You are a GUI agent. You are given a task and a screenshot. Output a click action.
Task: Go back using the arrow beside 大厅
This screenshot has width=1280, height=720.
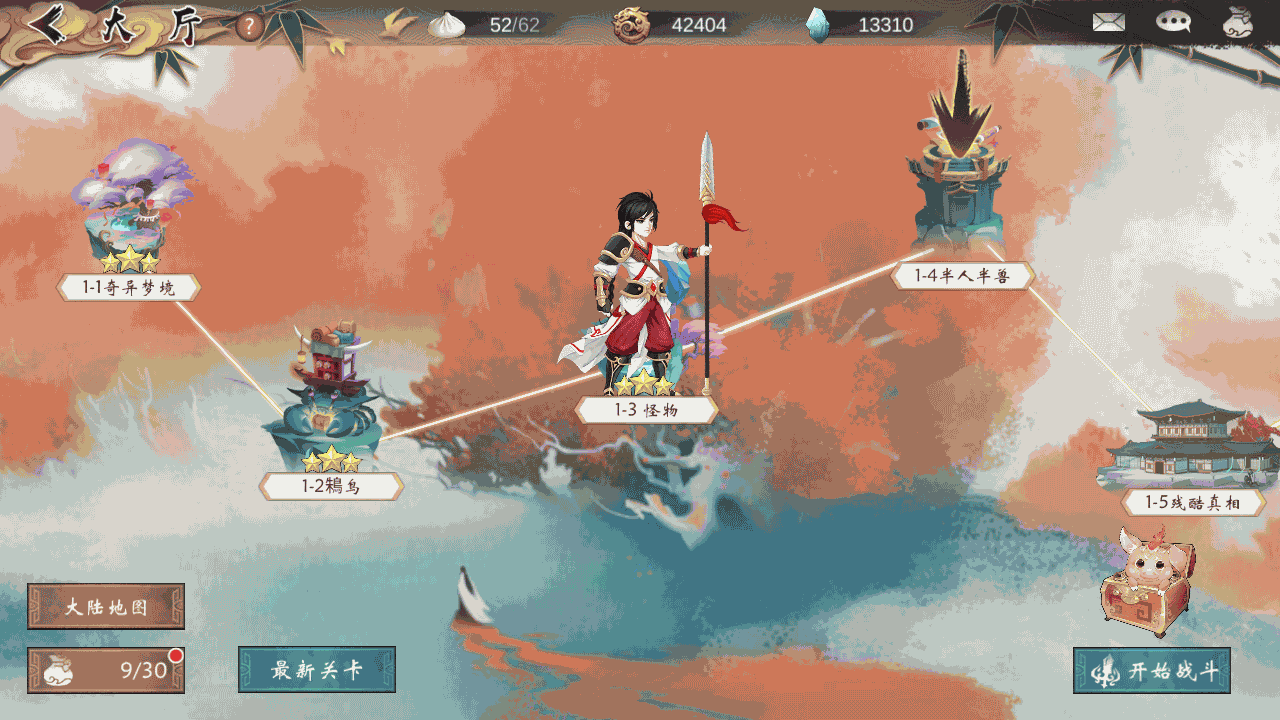pos(48,25)
